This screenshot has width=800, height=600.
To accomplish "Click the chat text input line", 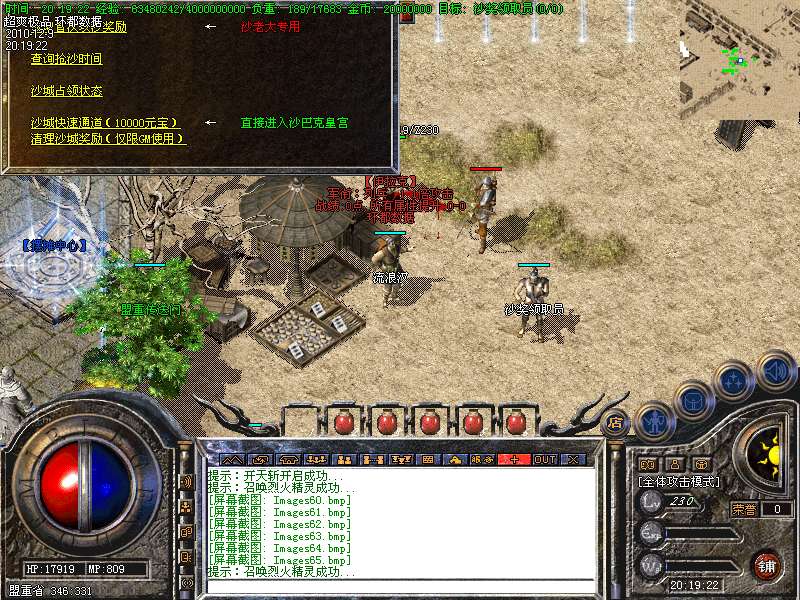I will pos(400,585).
